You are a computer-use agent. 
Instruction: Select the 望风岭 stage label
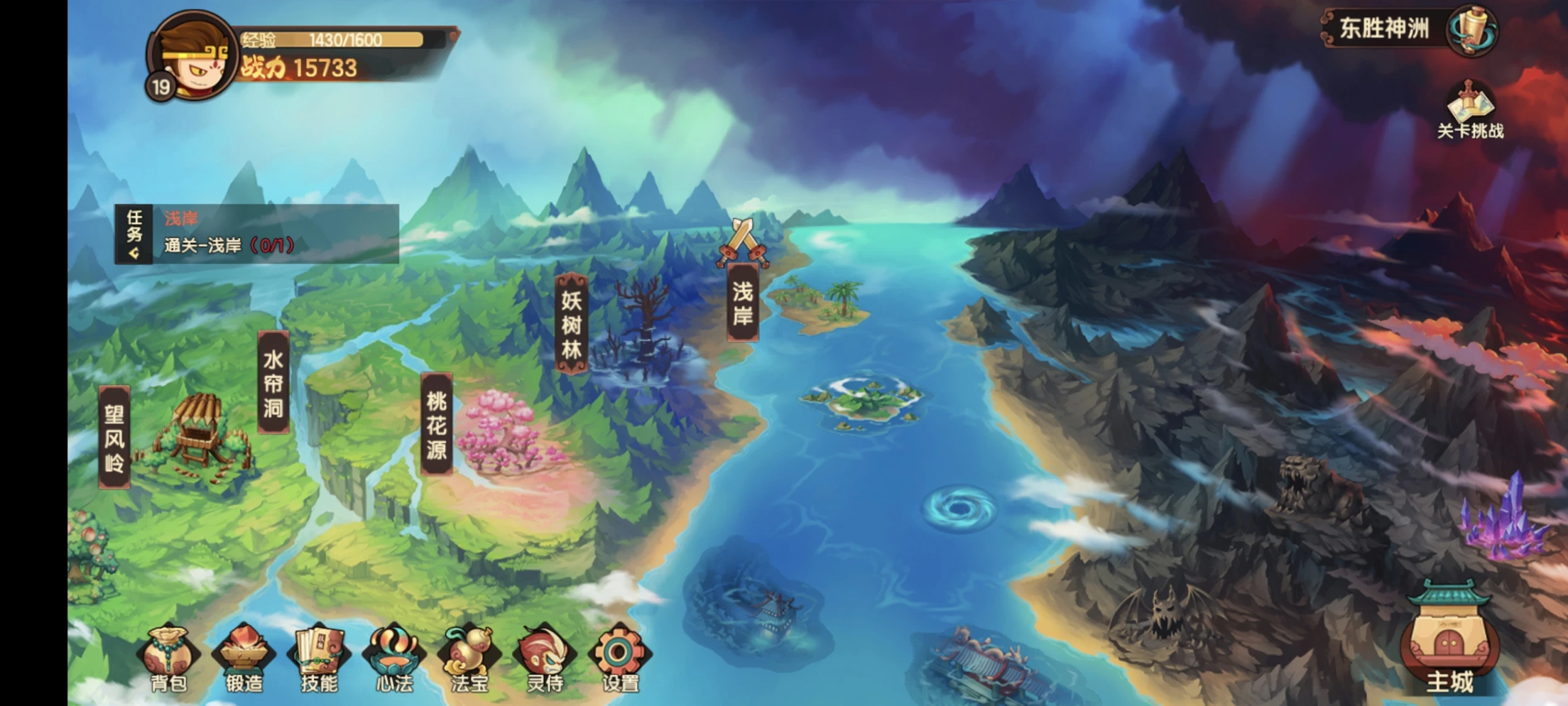click(115, 438)
